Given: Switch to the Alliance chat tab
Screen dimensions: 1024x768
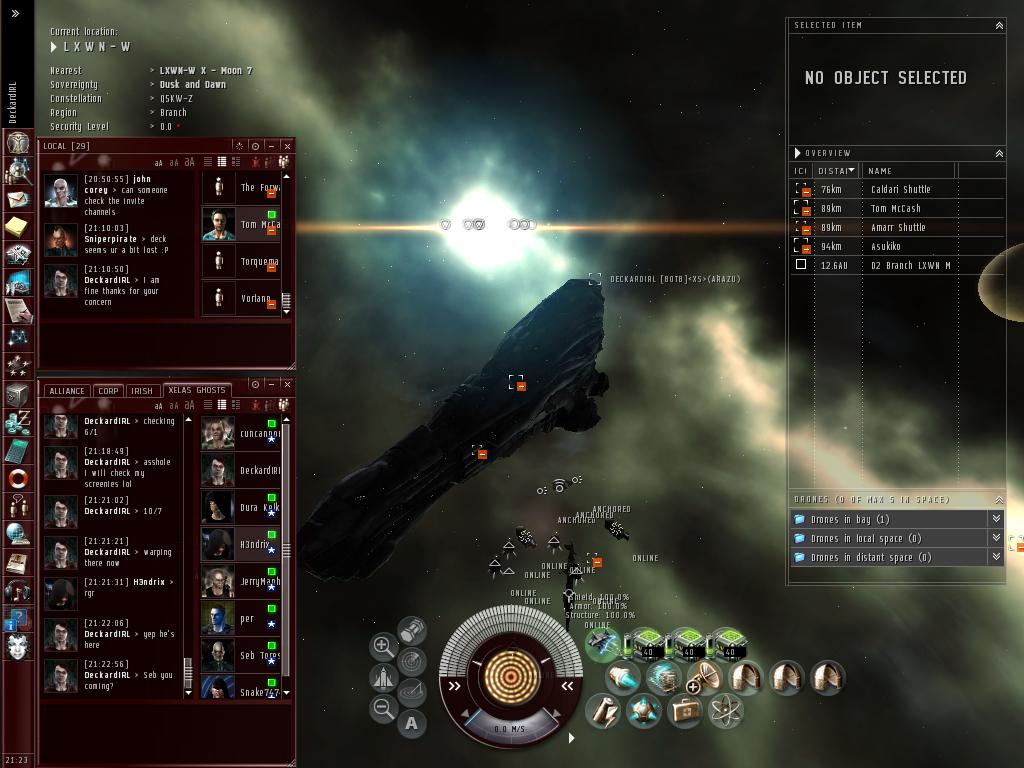Looking at the screenshot, I should click(x=67, y=391).
